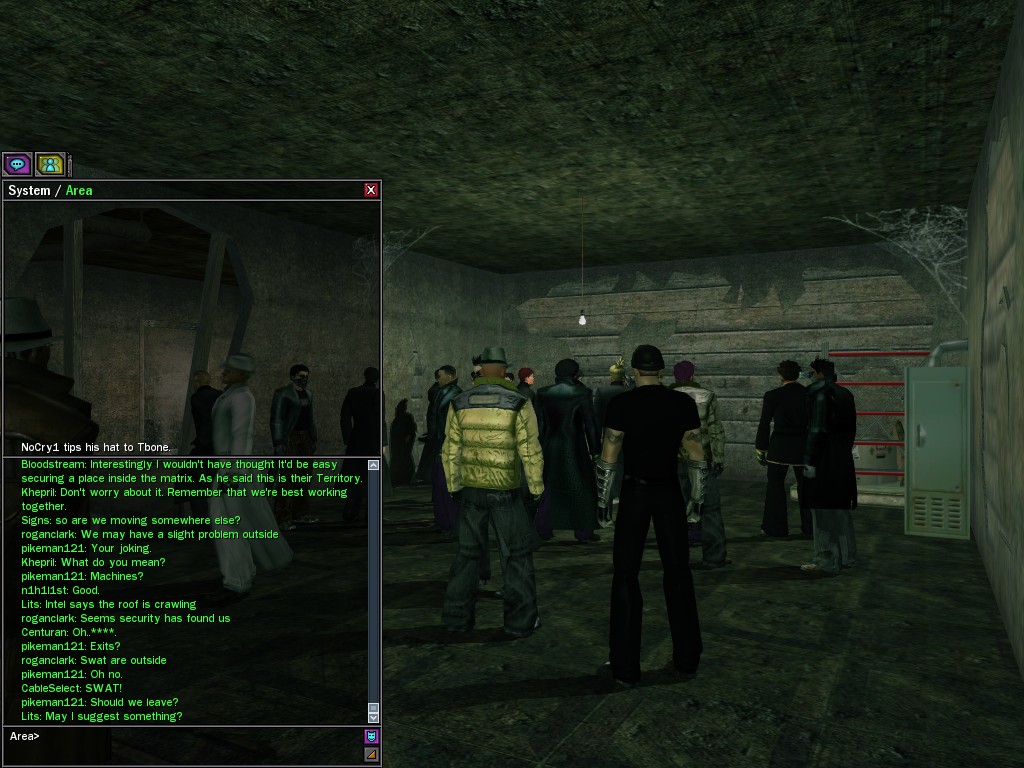Click the orange triangle chat resize icon

click(371, 754)
